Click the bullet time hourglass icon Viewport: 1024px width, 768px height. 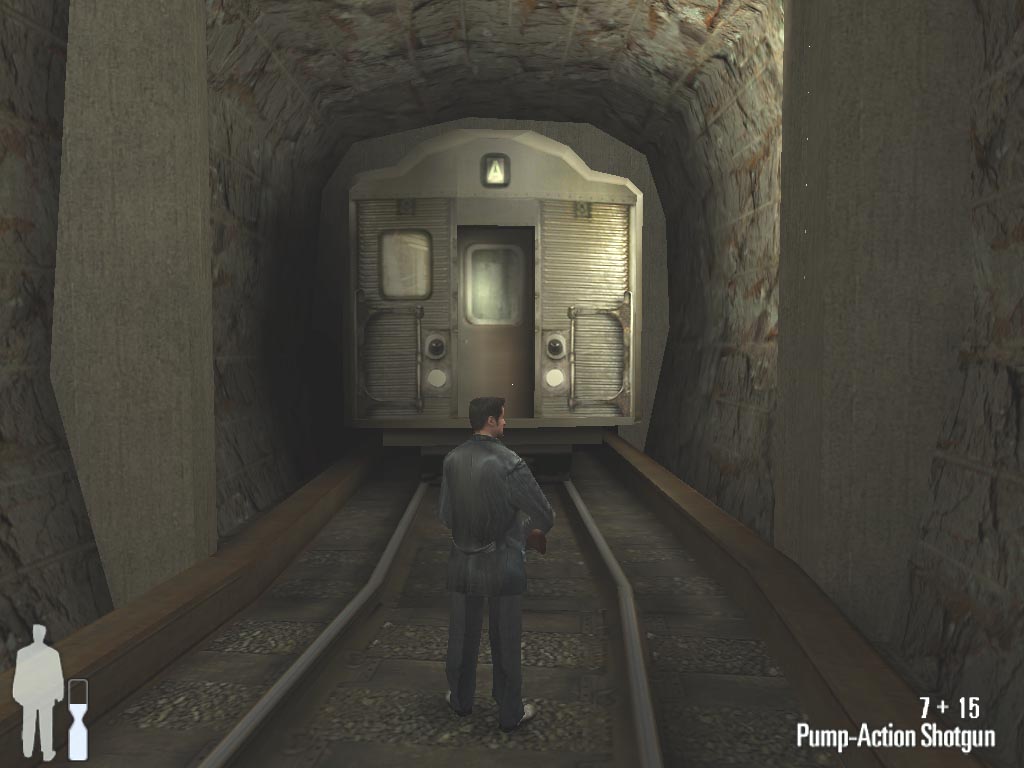click(78, 719)
